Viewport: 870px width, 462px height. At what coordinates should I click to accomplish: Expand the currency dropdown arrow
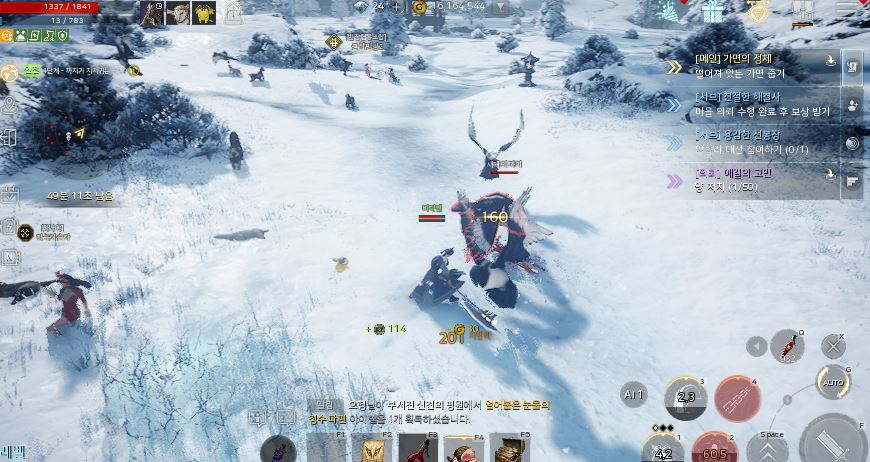[x=501, y=6]
